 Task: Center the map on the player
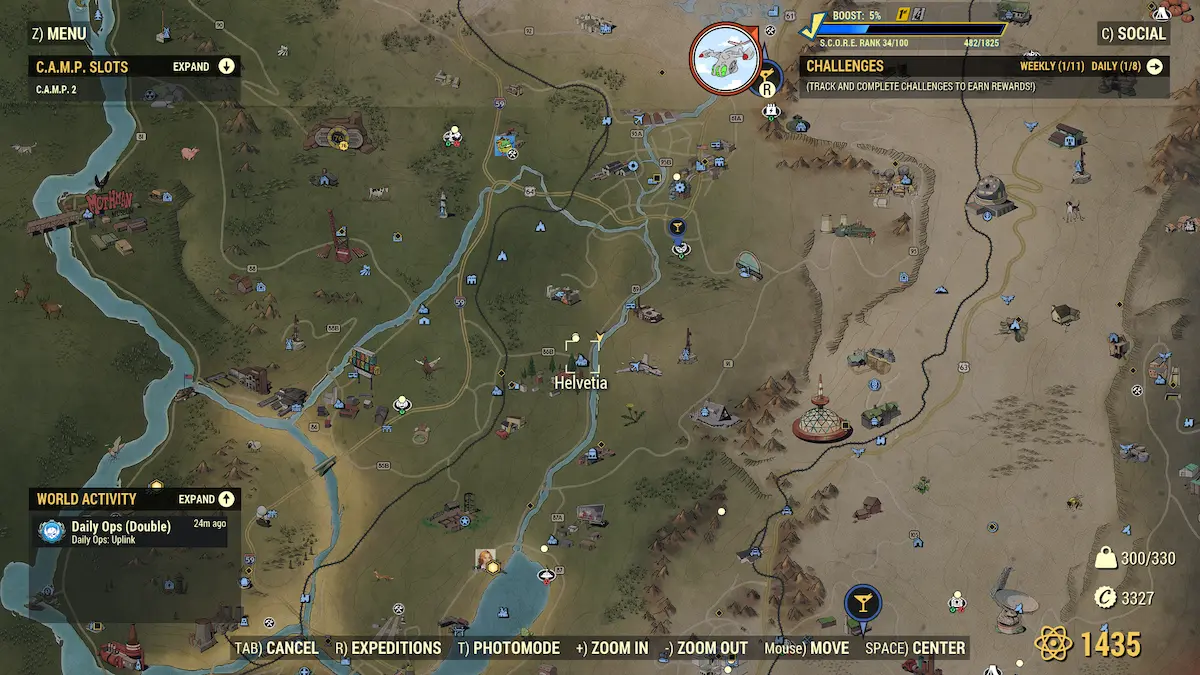(x=916, y=648)
